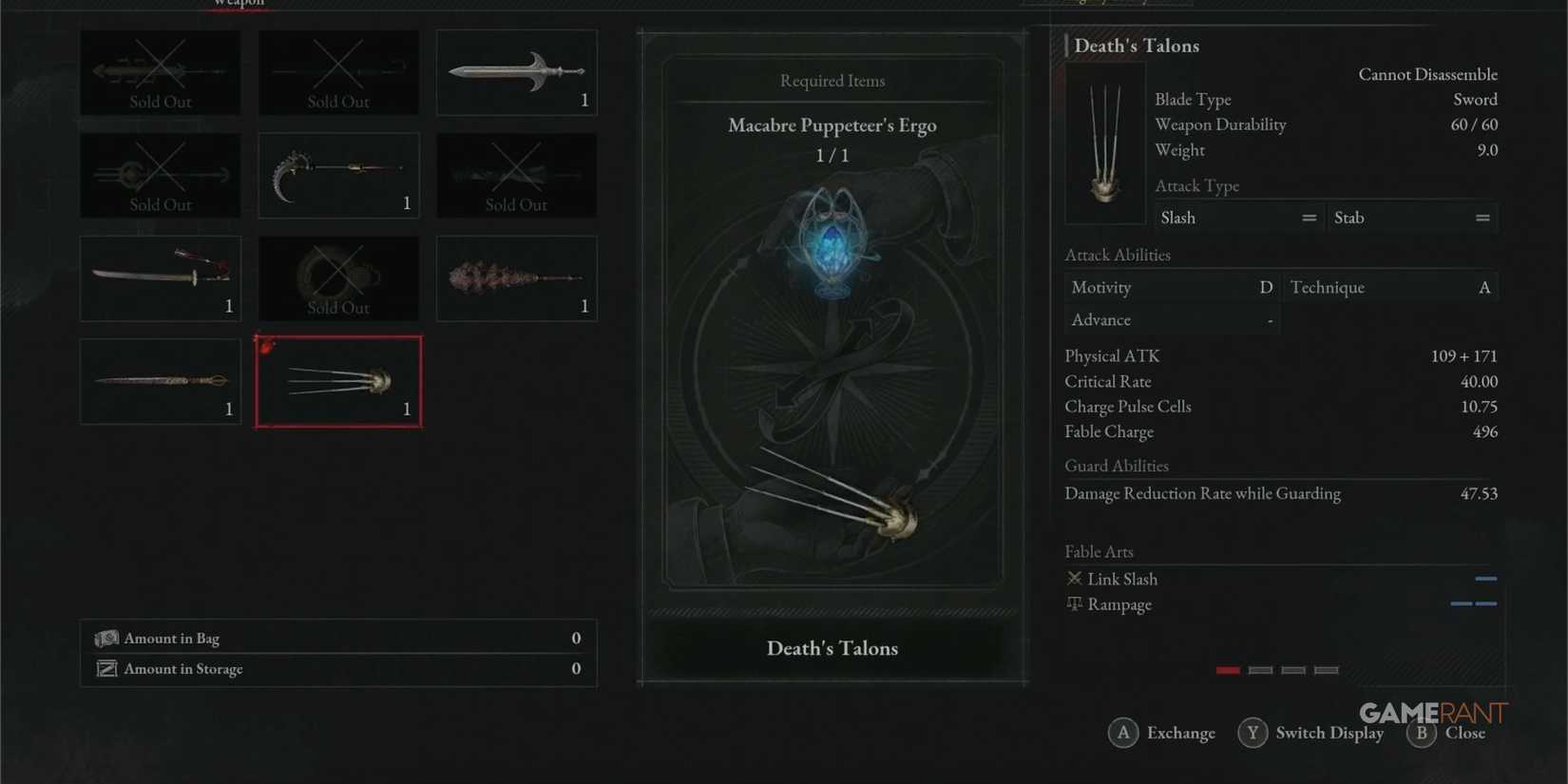This screenshot has width=1568, height=784.
Task: Select the Death's Talons weapon thumbnail
Action: [337, 380]
